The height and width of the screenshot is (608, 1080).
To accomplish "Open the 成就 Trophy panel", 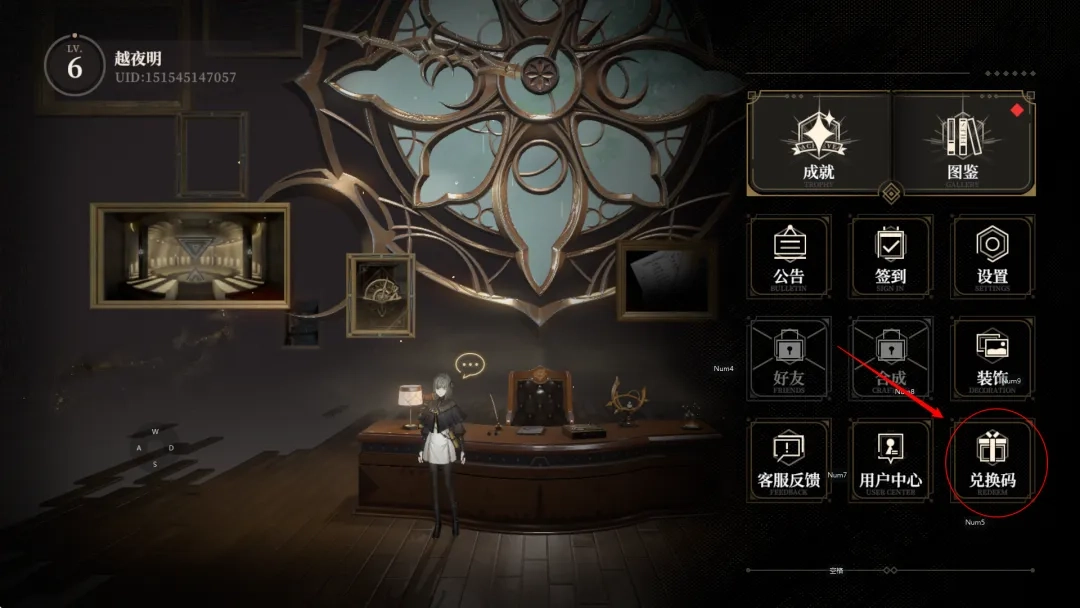I will [x=818, y=143].
